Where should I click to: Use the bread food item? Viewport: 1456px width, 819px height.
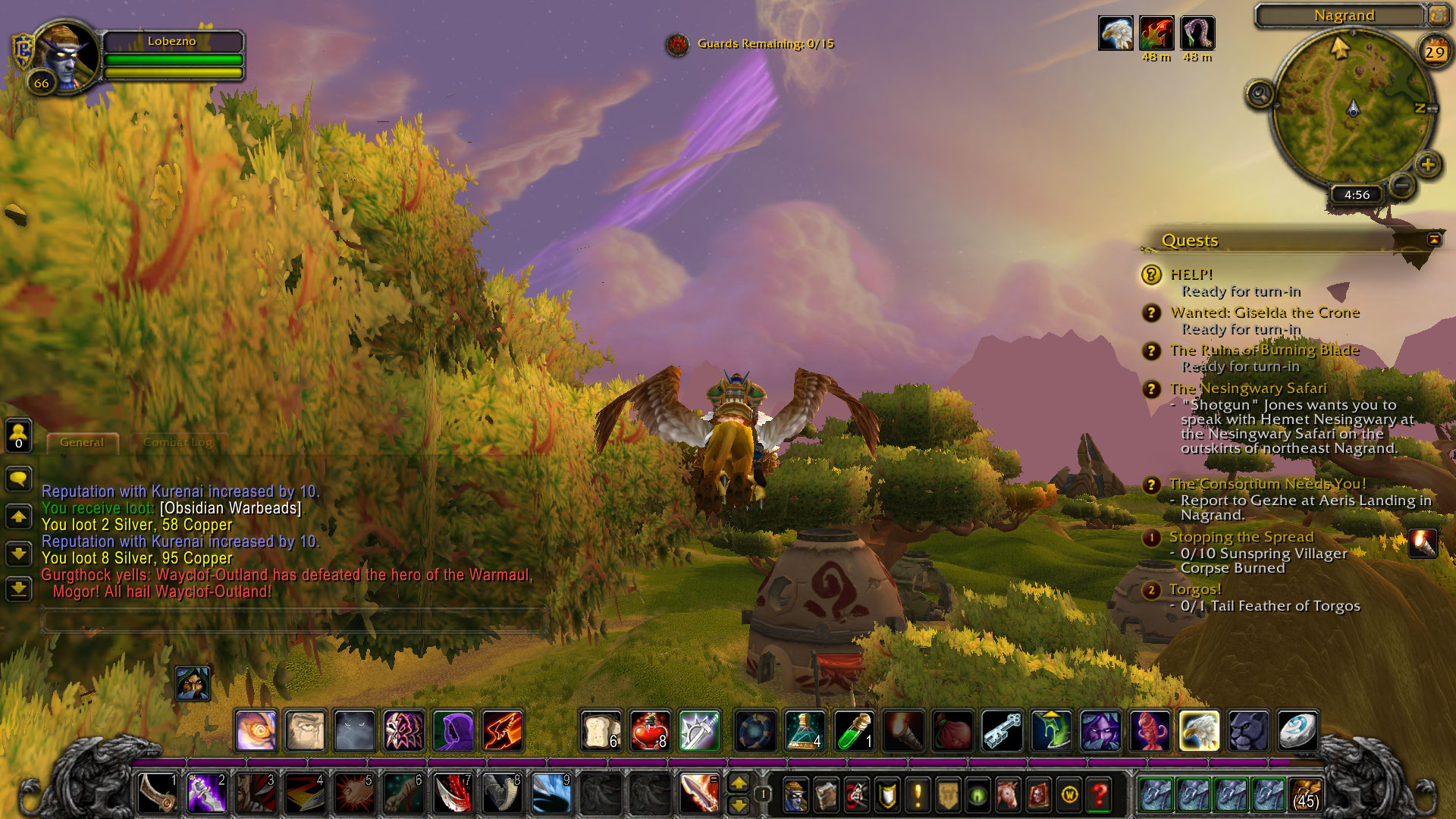[x=601, y=730]
